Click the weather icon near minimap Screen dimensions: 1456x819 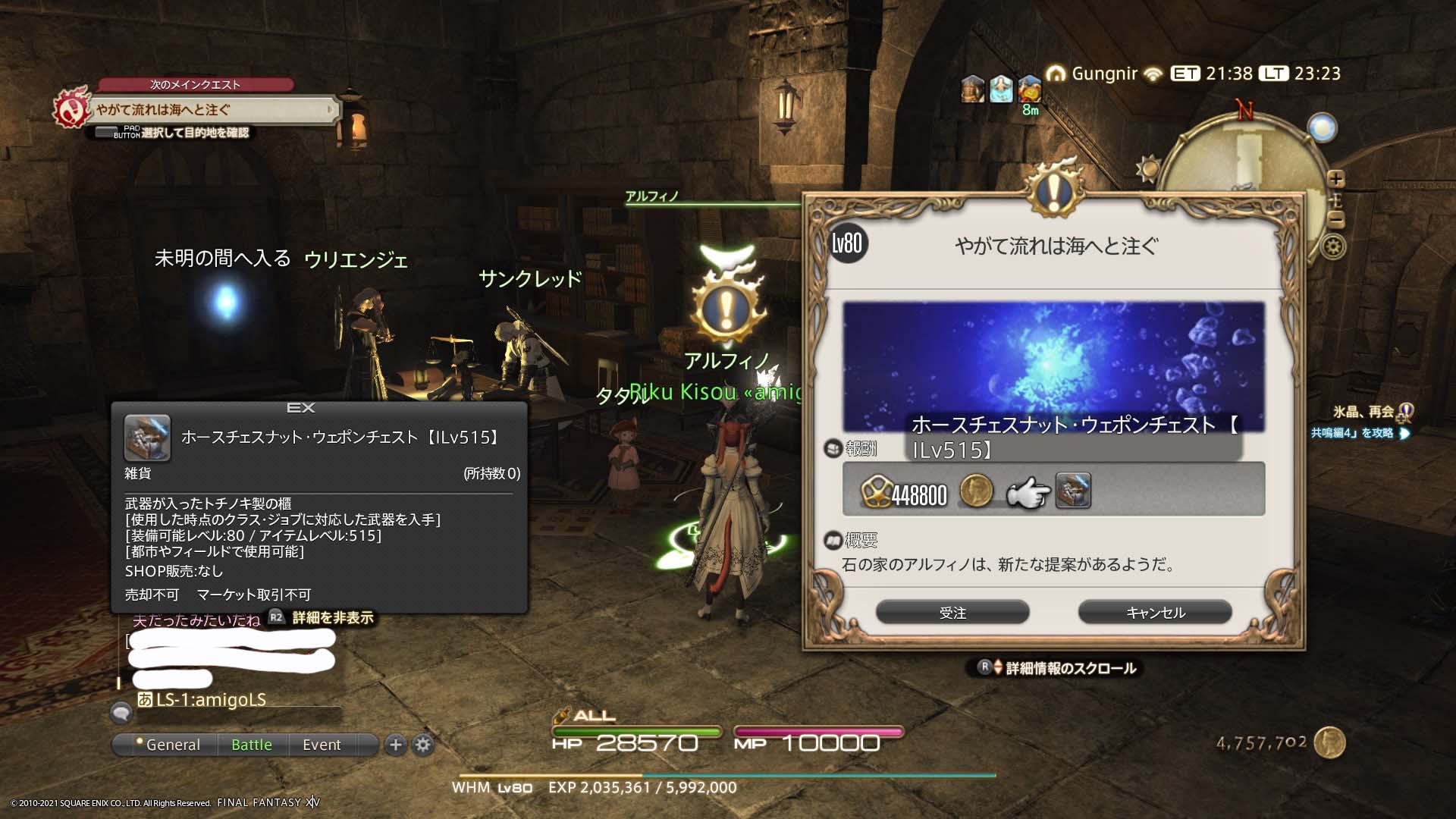(1147, 167)
